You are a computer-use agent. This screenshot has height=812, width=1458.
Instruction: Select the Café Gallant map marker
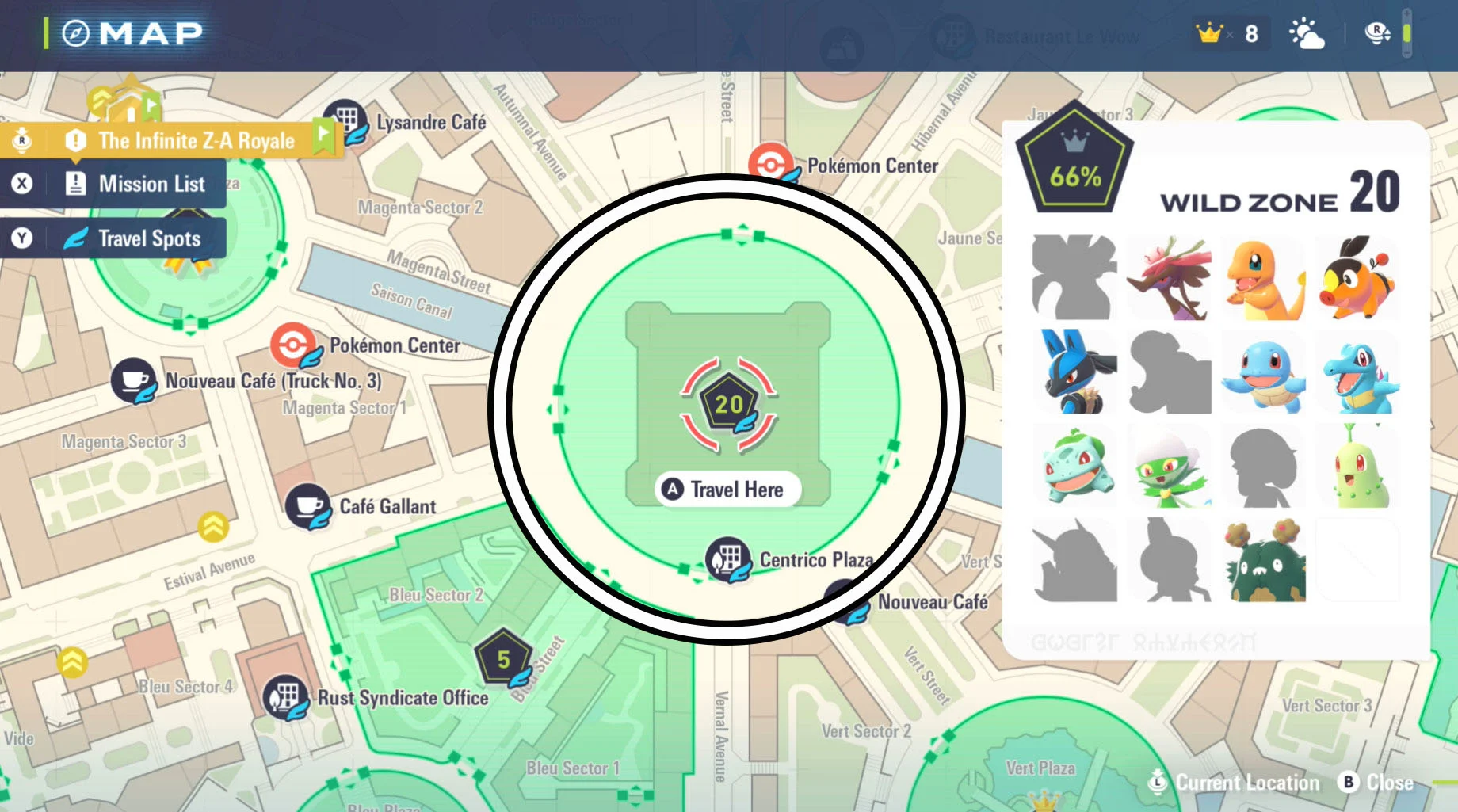[x=307, y=506]
